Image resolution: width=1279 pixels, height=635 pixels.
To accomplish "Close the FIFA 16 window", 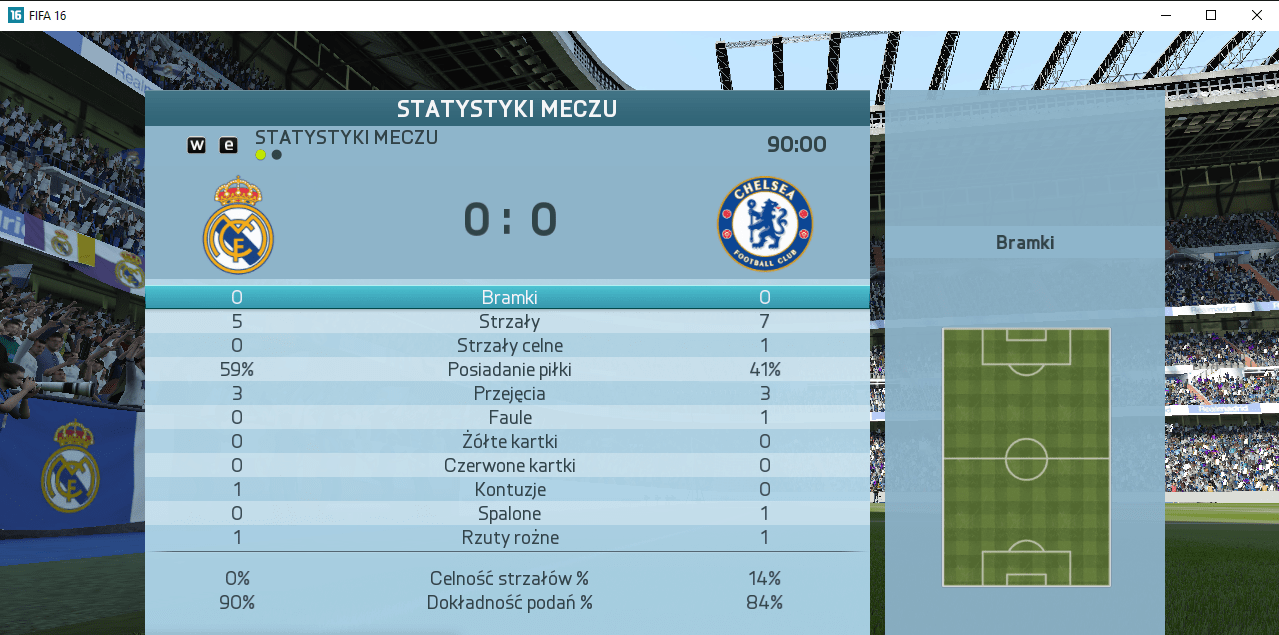I will pos(1256,15).
